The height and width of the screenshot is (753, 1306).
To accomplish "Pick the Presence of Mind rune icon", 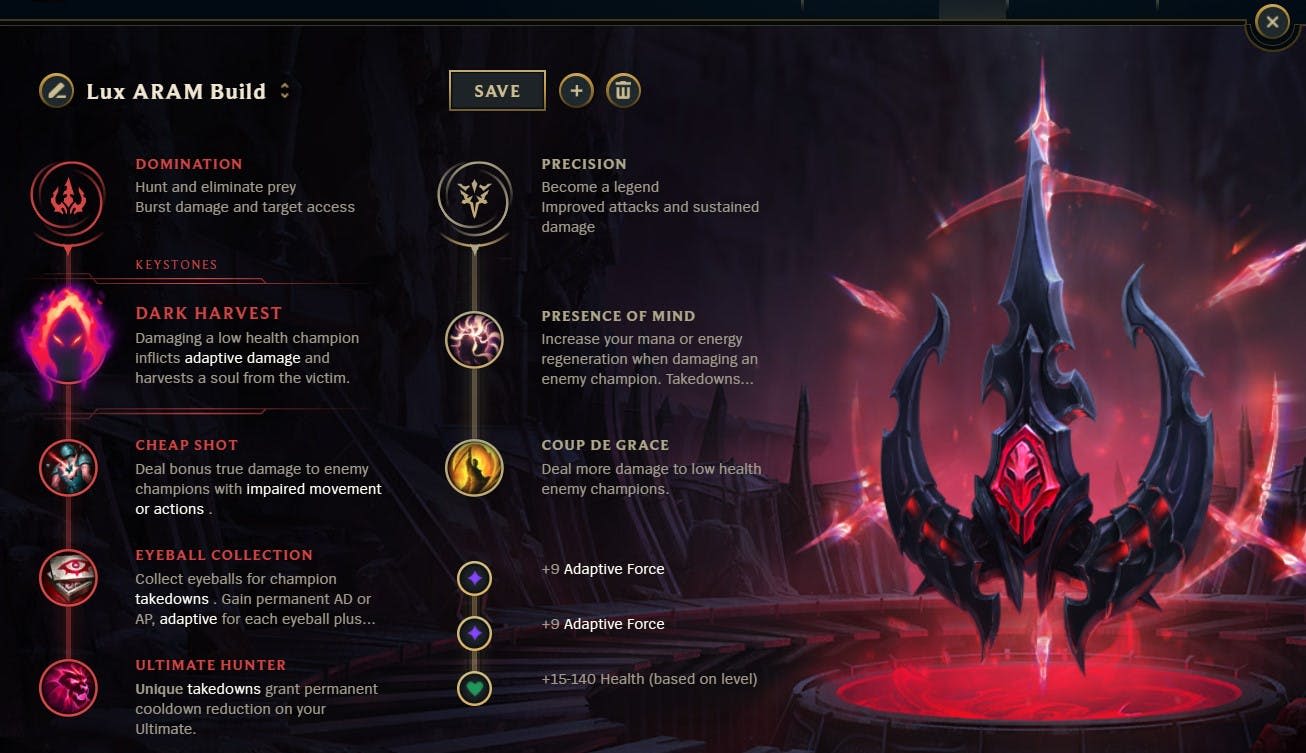I will pyautogui.click(x=473, y=340).
